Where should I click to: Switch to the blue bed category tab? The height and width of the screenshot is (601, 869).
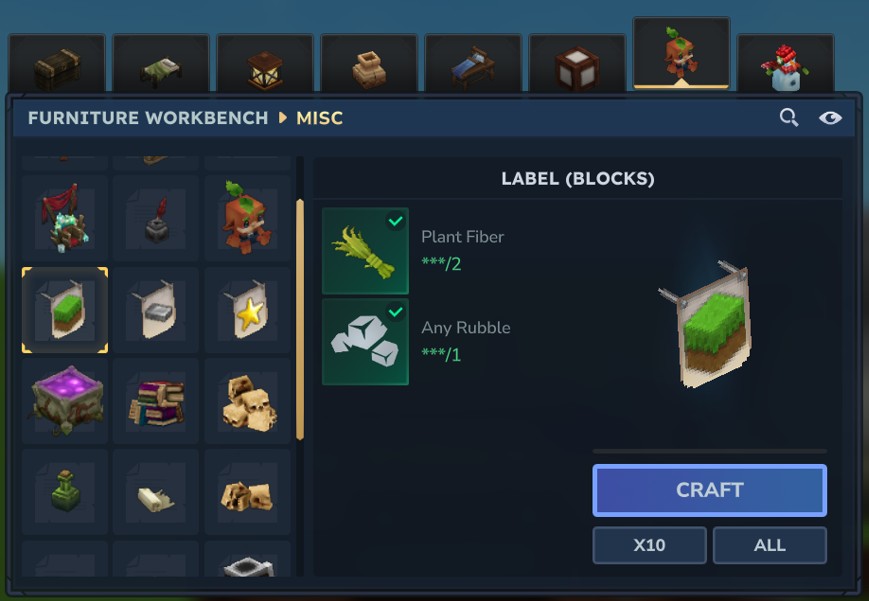tap(473, 65)
